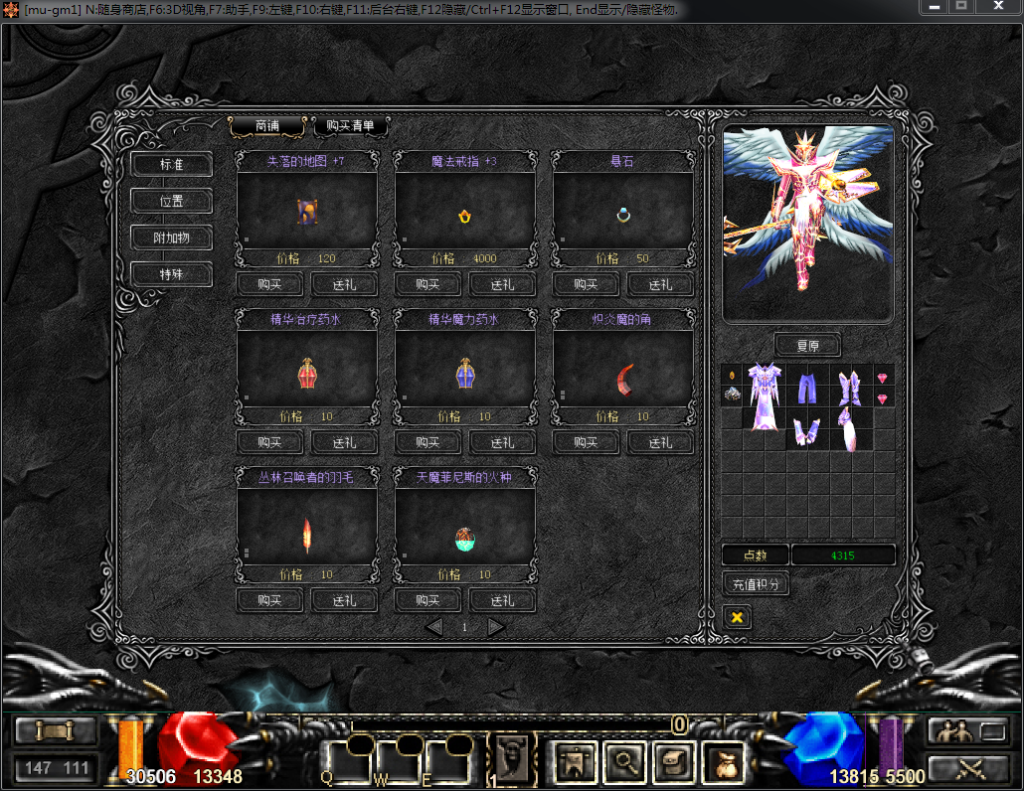Open the 位置 category
This screenshot has height=791, width=1024.
click(x=171, y=201)
